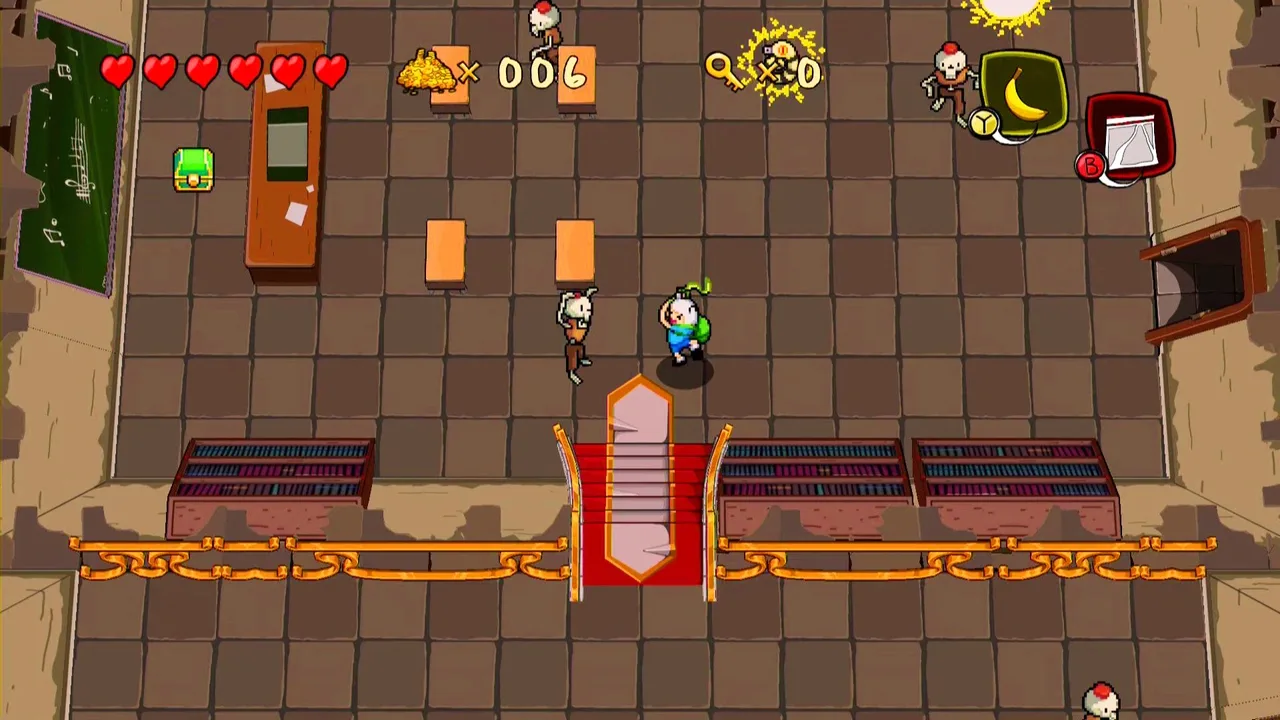Open the green treasure chest icon
This screenshot has width=1280, height=720.
[x=192, y=170]
